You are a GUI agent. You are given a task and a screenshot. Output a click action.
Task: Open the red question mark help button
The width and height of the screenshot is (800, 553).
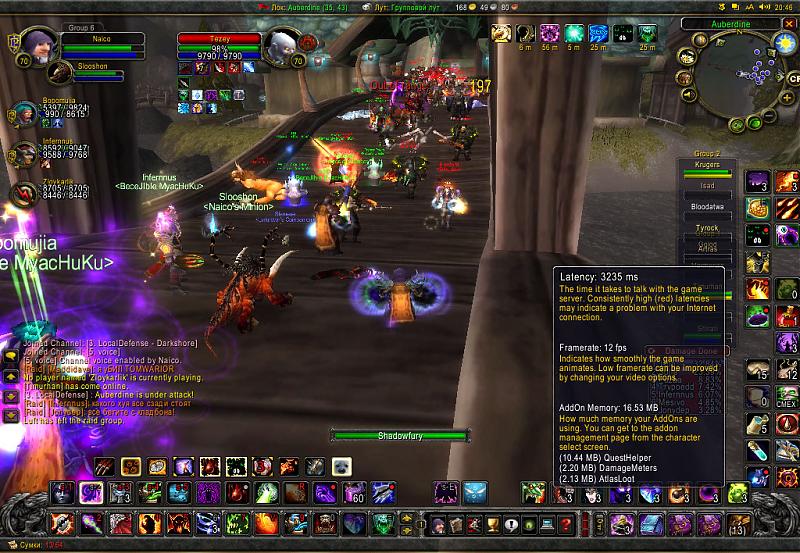coord(565,524)
